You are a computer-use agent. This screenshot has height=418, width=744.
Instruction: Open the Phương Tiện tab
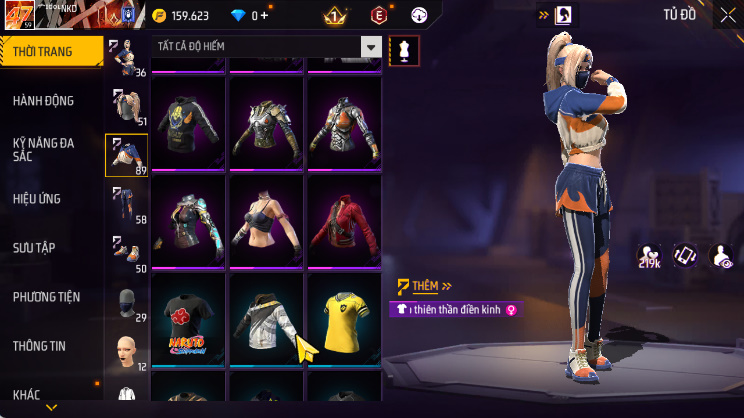pyautogui.click(x=47, y=297)
